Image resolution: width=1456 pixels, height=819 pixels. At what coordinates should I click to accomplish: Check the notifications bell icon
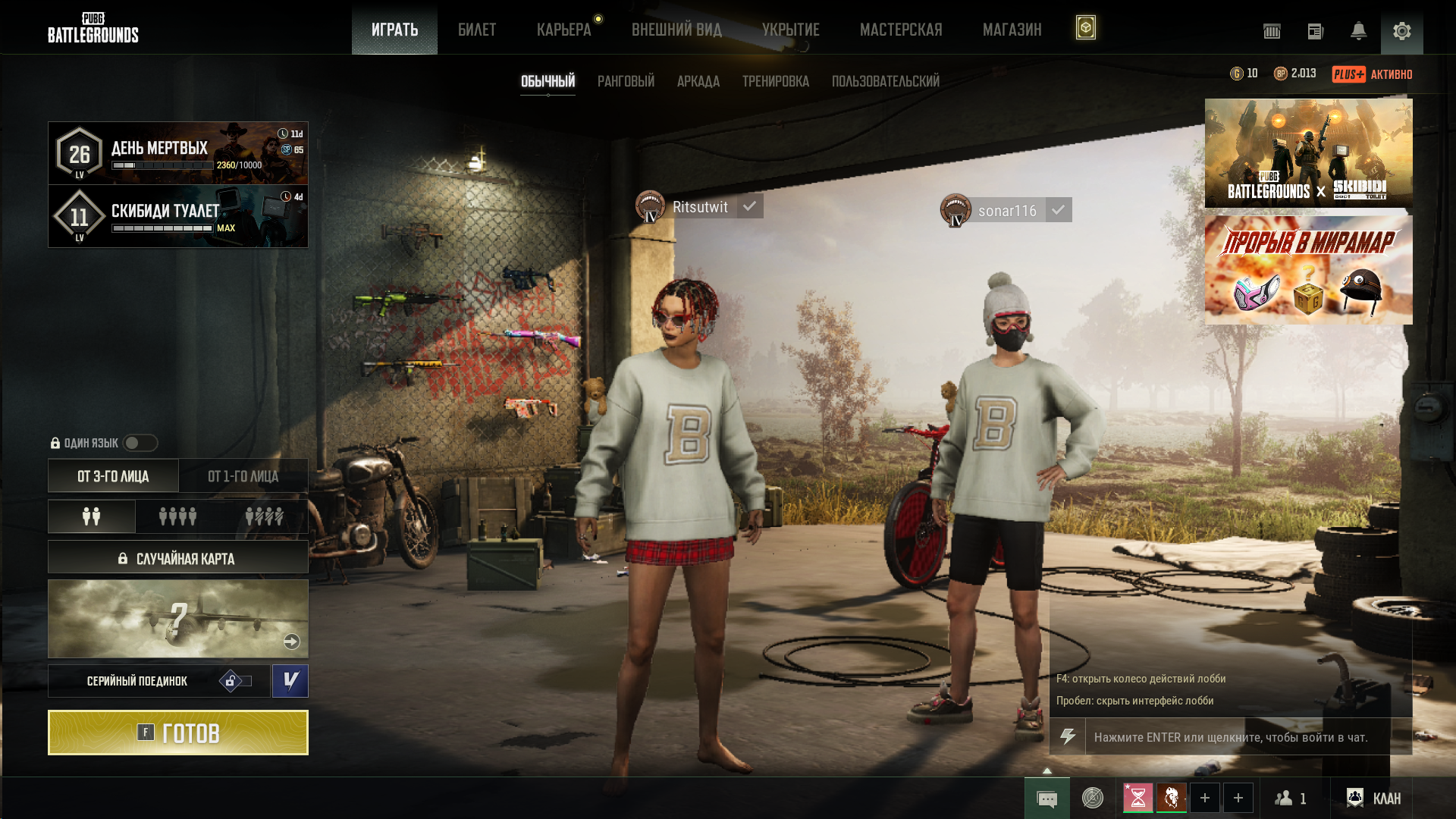(1358, 31)
